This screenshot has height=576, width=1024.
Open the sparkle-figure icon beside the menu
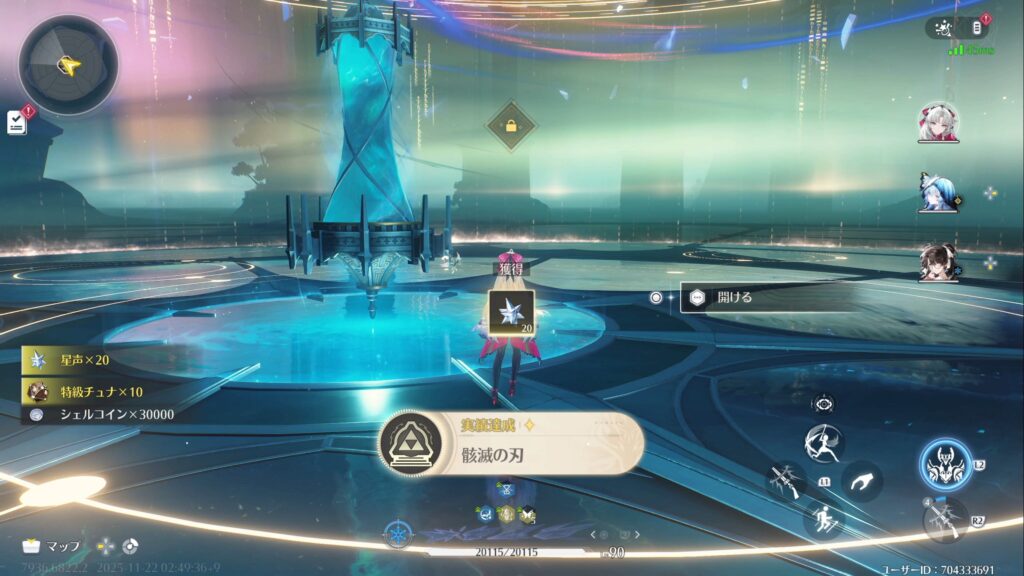[942, 28]
